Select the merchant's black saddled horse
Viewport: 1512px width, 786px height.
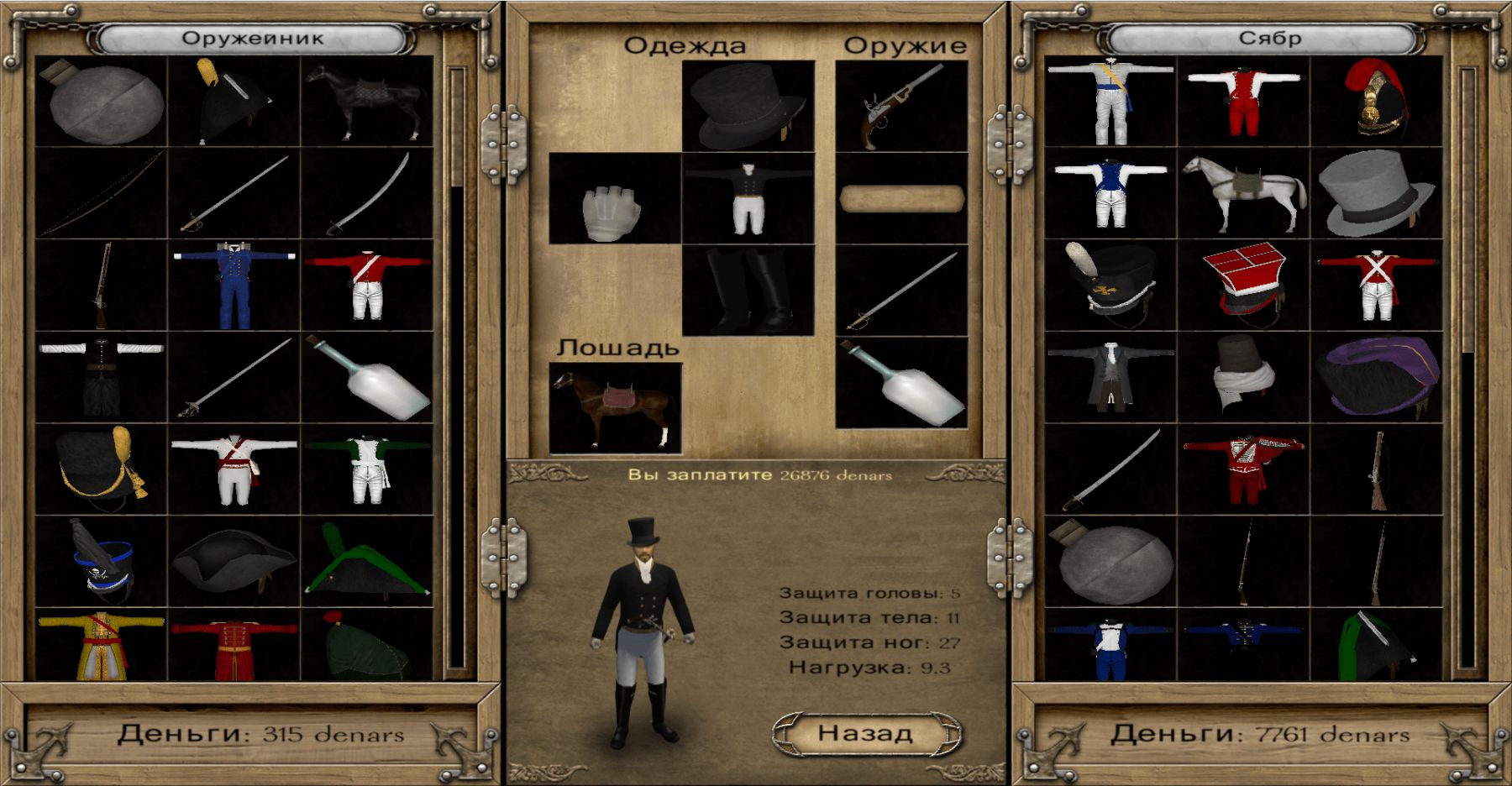367,102
